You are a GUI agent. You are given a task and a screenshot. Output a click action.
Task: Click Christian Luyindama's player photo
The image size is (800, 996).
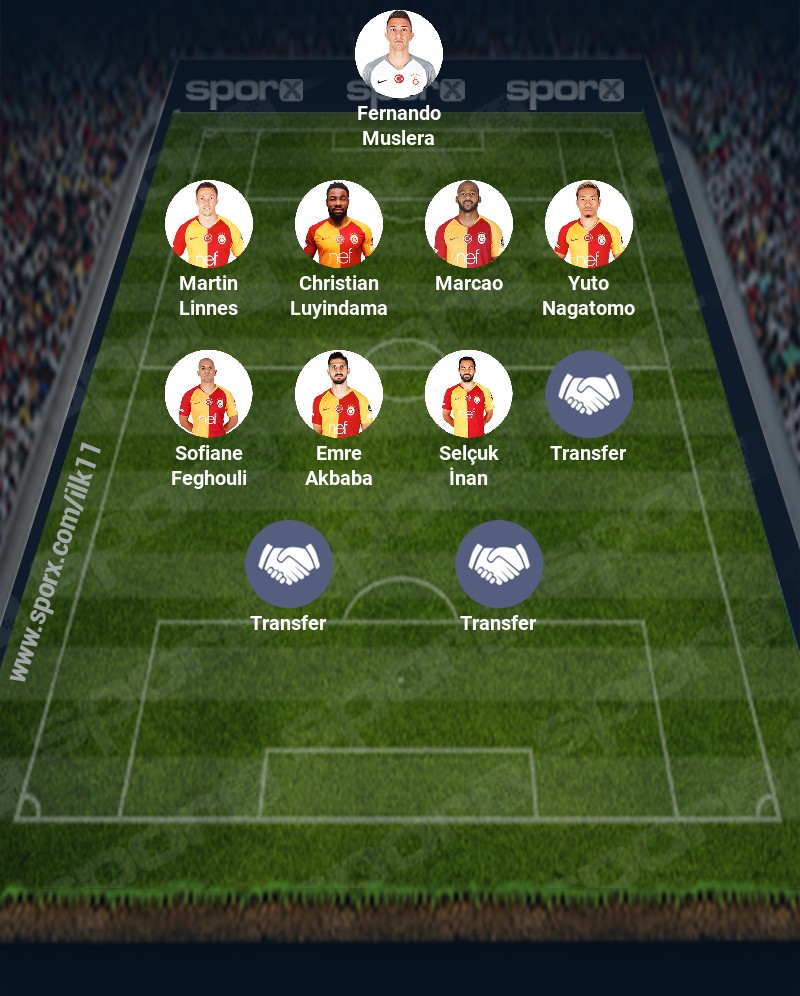click(x=339, y=224)
